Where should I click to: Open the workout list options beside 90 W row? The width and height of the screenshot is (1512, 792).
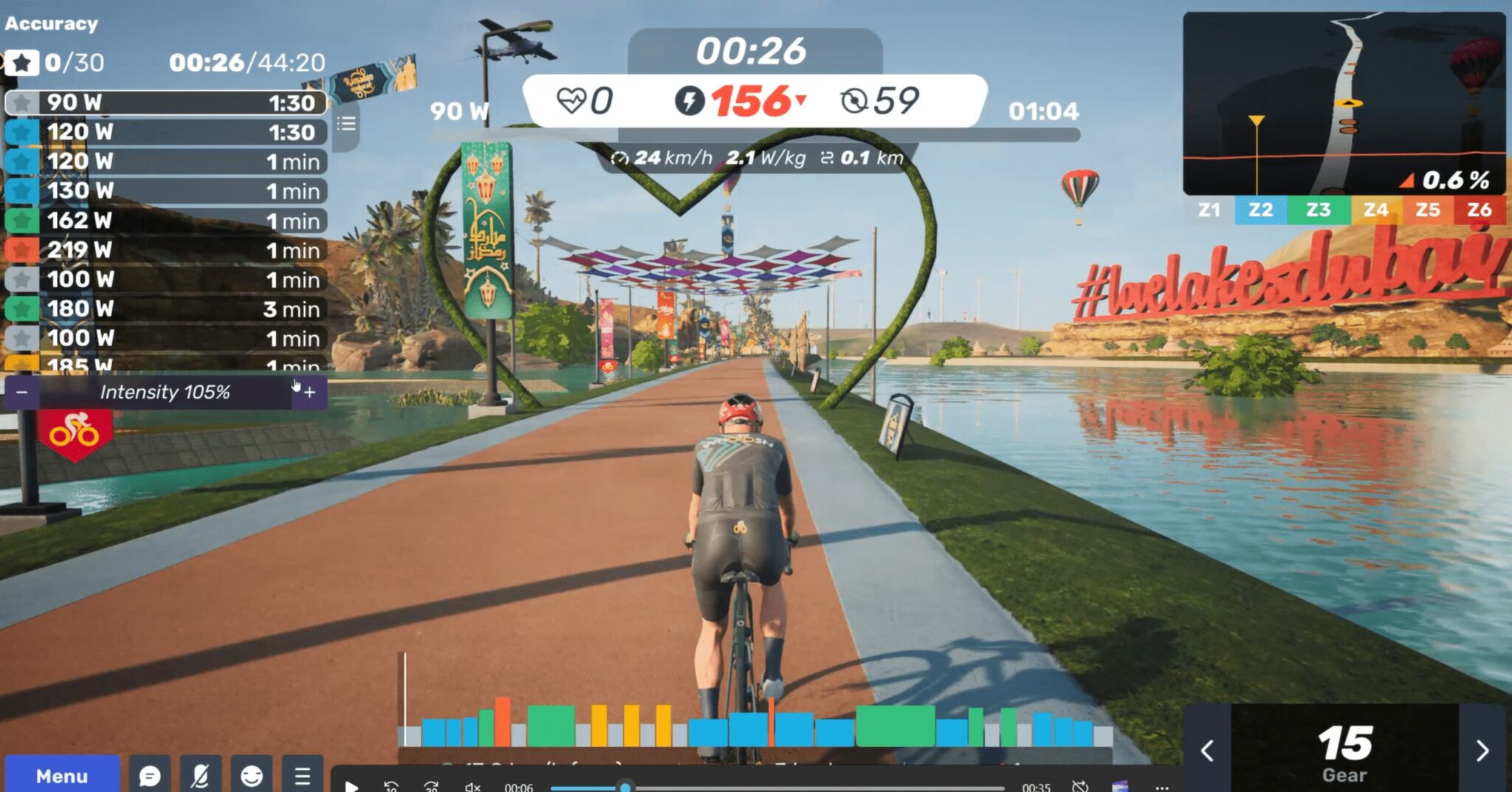click(346, 123)
